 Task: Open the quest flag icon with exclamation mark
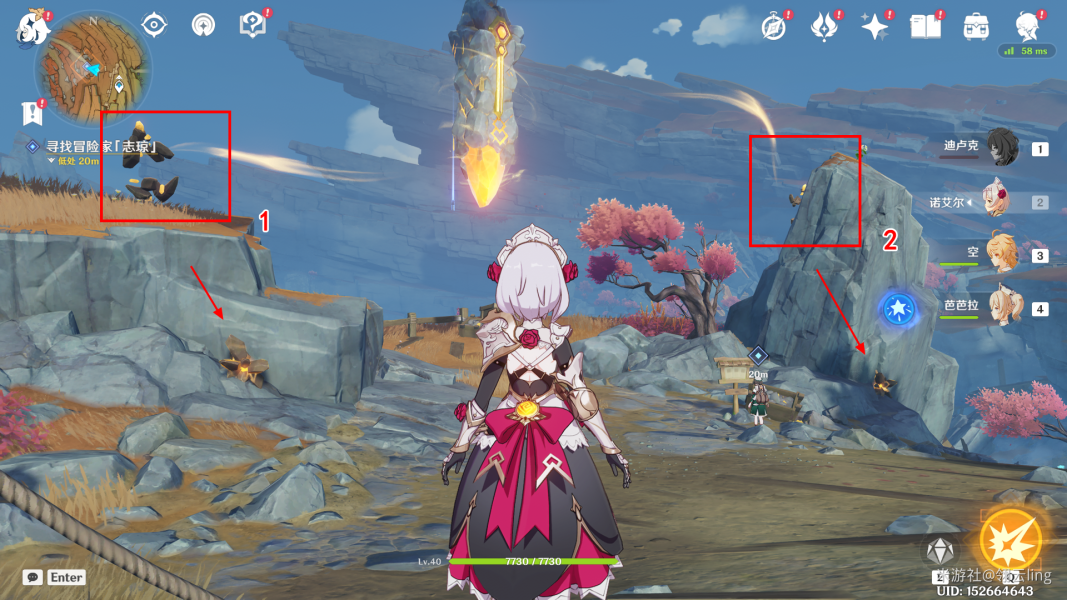click(30, 112)
